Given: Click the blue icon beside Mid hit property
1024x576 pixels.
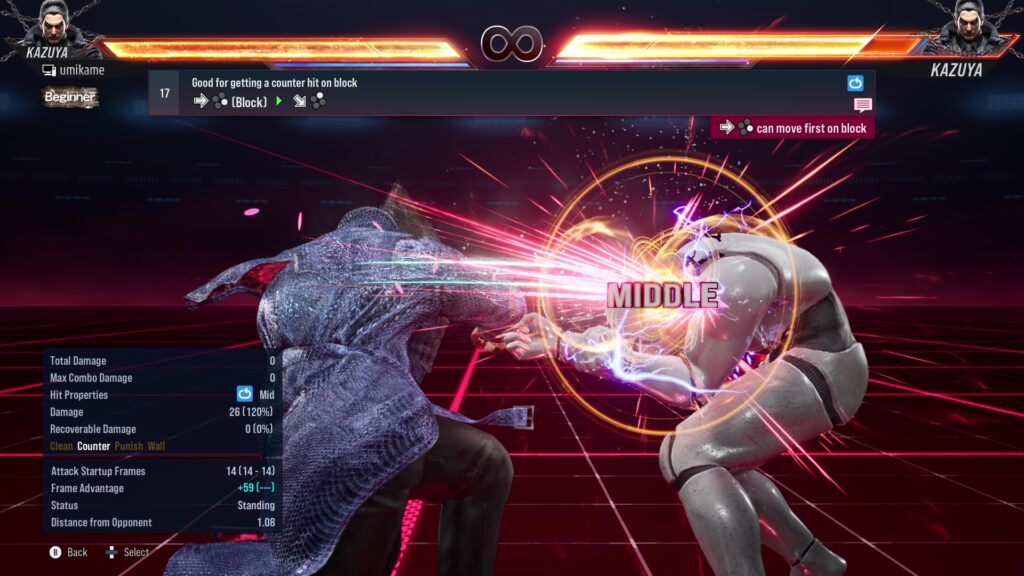Looking at the screenshot, I should click(244, 394).
